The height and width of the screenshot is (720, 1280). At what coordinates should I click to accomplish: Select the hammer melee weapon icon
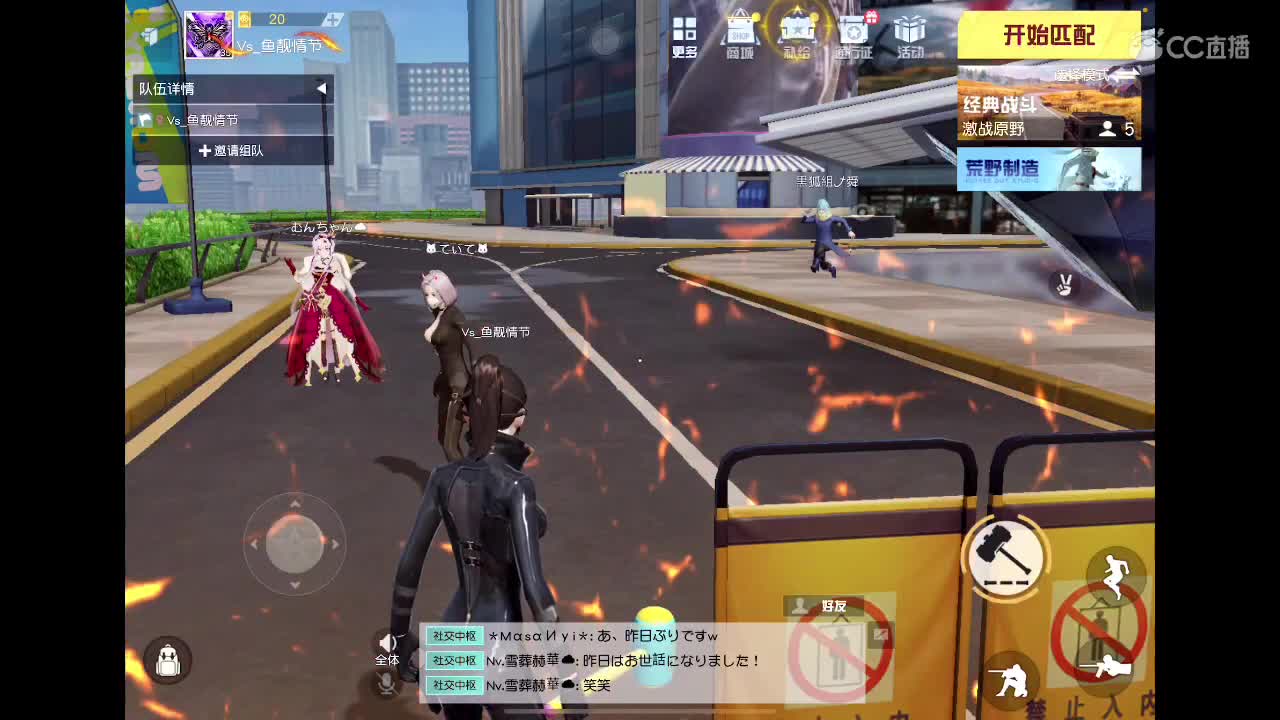point(1008,557)
